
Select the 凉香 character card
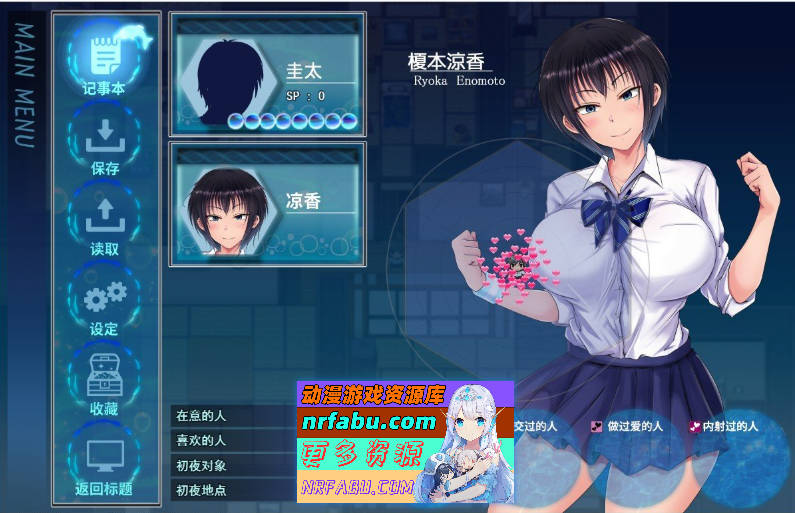coord(267,203)
